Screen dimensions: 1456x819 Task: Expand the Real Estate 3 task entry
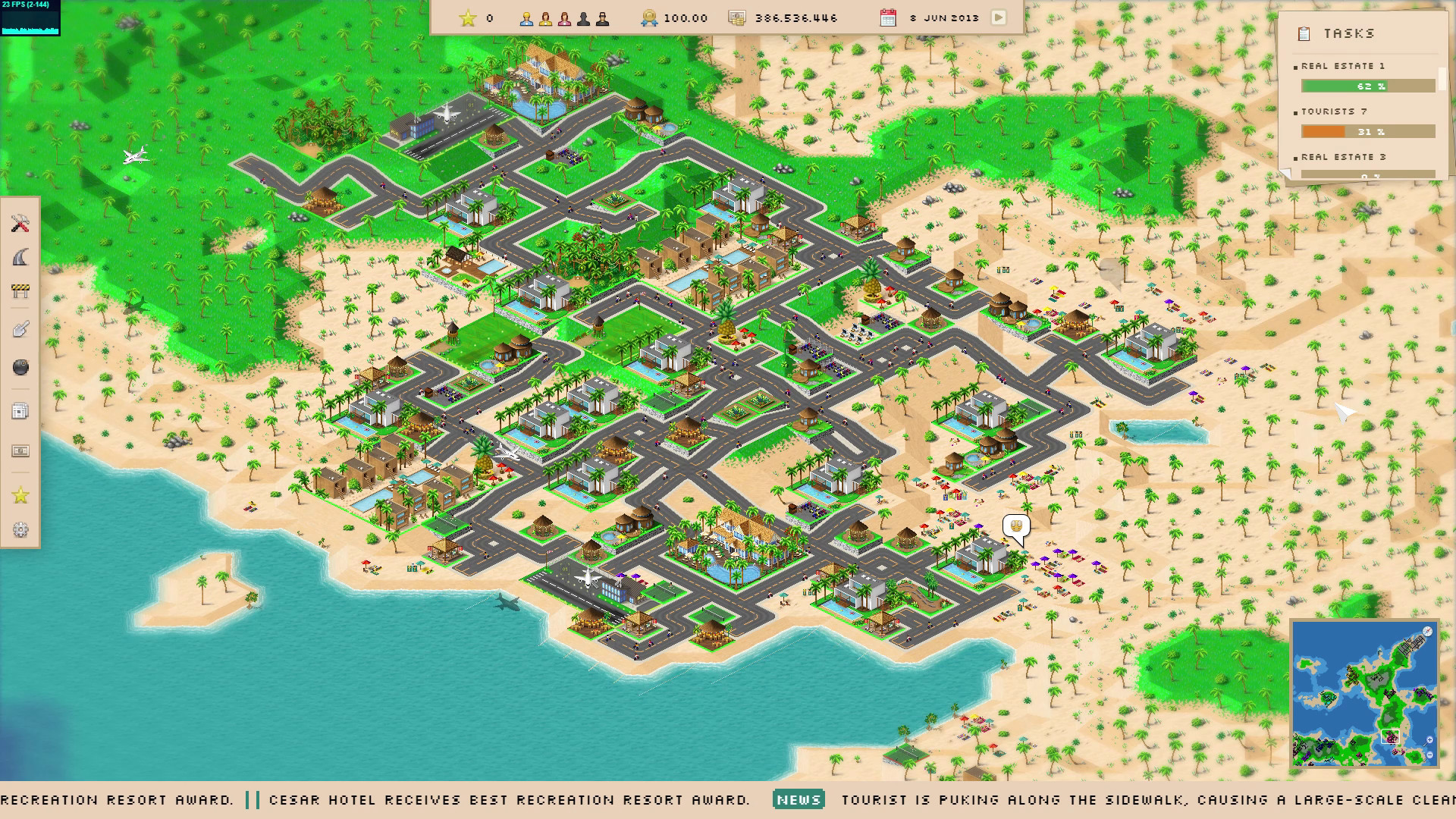tap(1344, 158)
